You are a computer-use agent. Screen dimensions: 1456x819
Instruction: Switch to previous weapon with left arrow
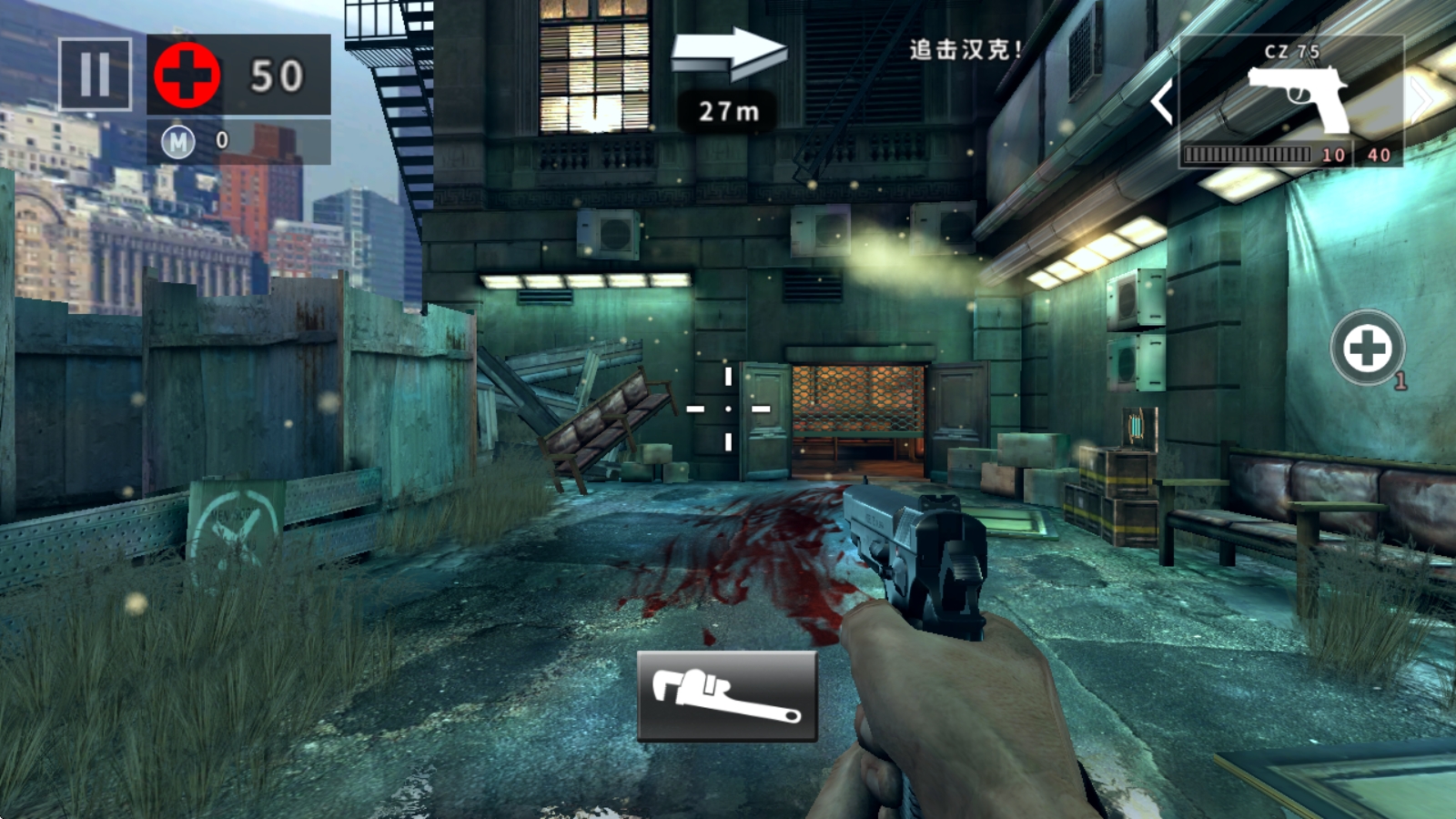click(1161, 100)
